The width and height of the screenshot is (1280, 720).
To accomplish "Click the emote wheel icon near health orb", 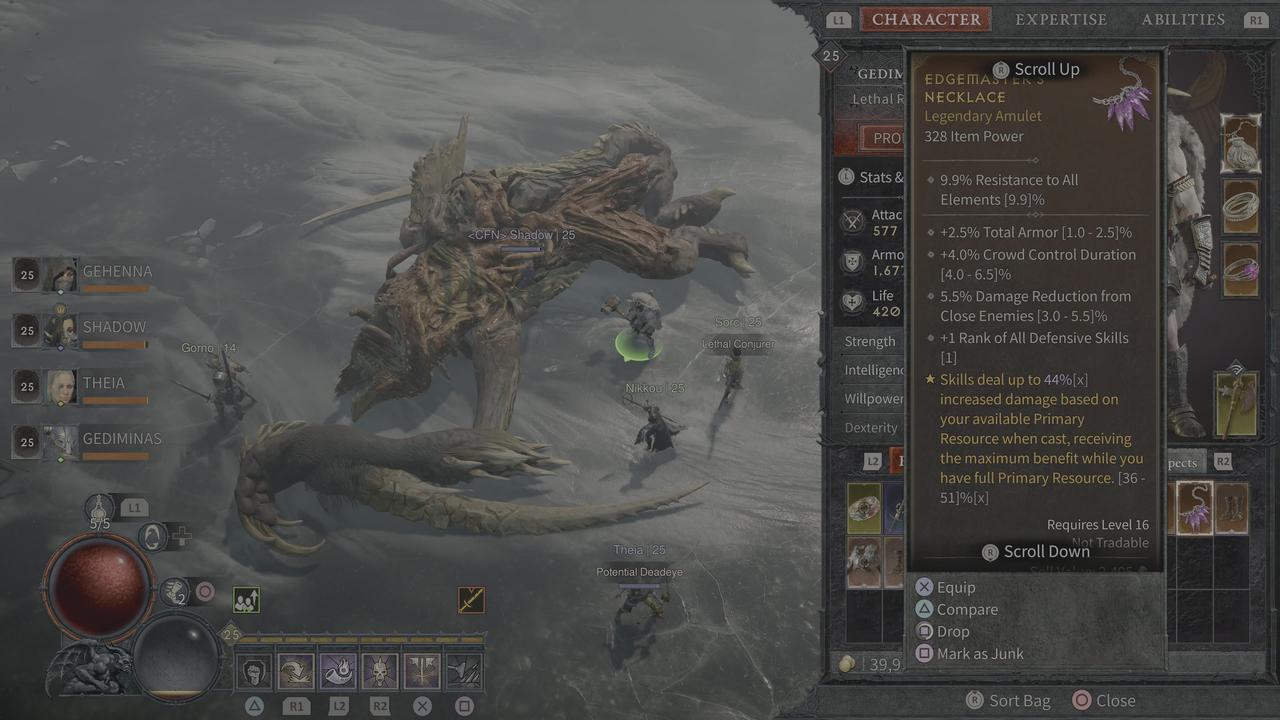I will click(x=152, y=537).
